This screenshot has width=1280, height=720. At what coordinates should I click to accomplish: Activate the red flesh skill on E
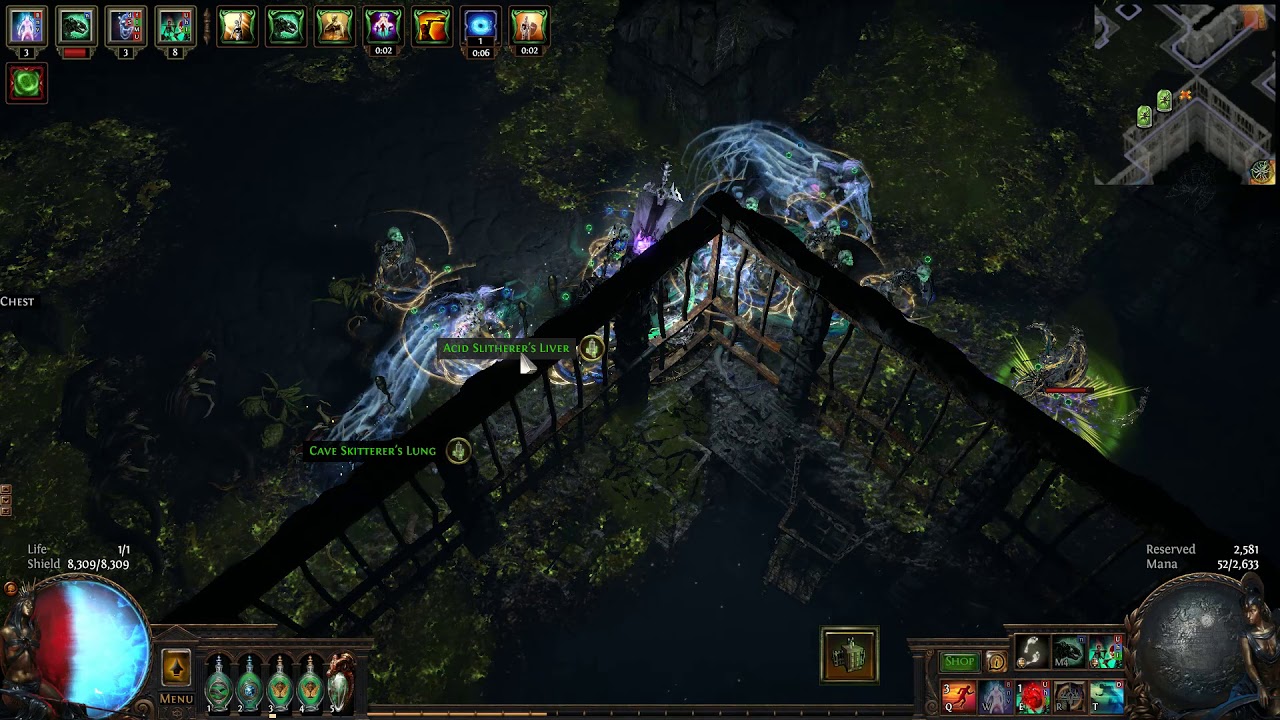pyautogui.click(x=1032, y=695)
